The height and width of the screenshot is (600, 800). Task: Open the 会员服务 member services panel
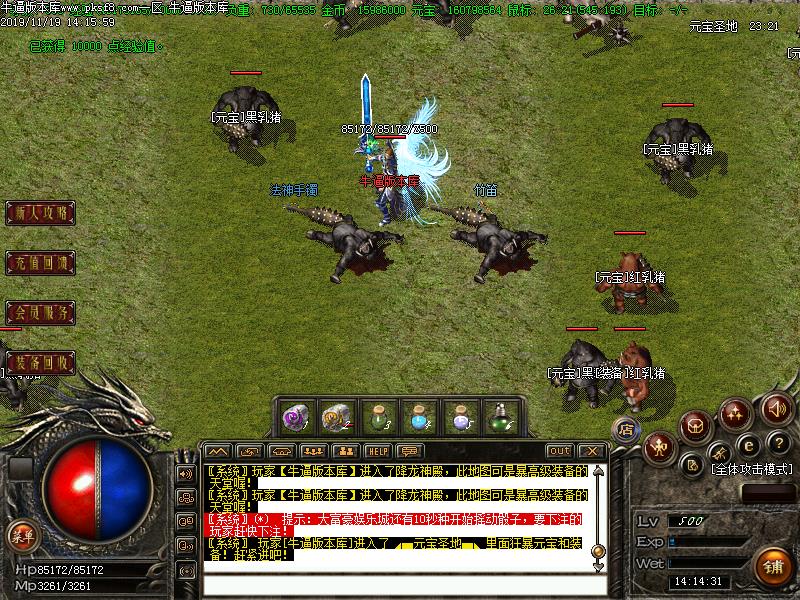(40, 313)
